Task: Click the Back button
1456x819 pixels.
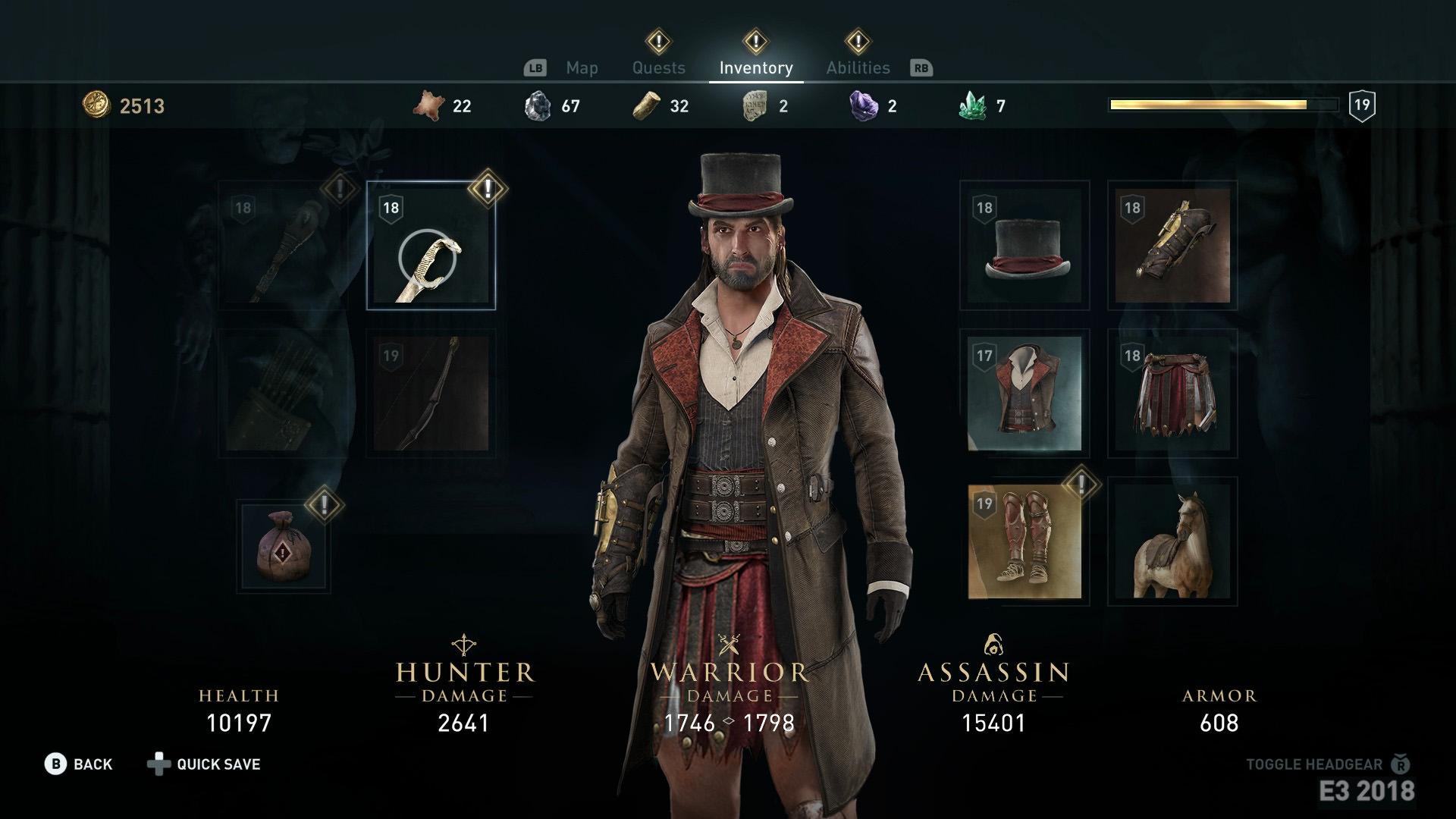Action: point(79,764)
